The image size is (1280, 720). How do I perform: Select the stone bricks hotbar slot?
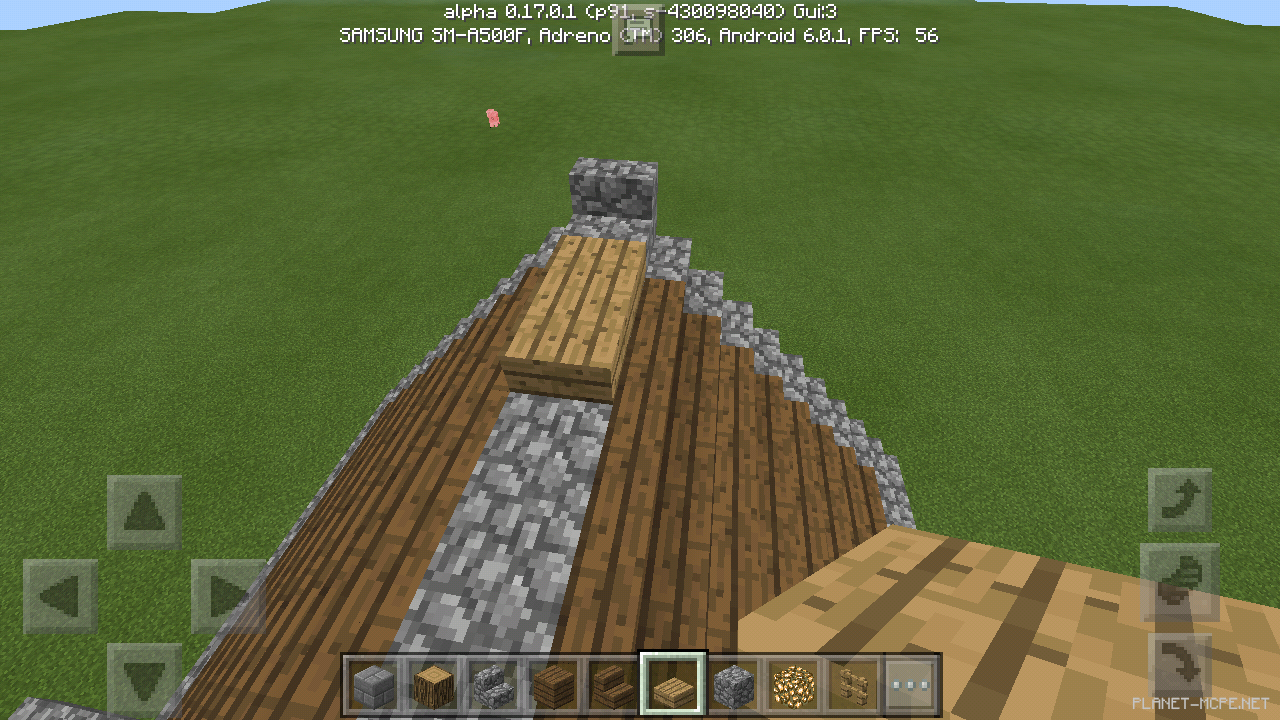[373, 681]
